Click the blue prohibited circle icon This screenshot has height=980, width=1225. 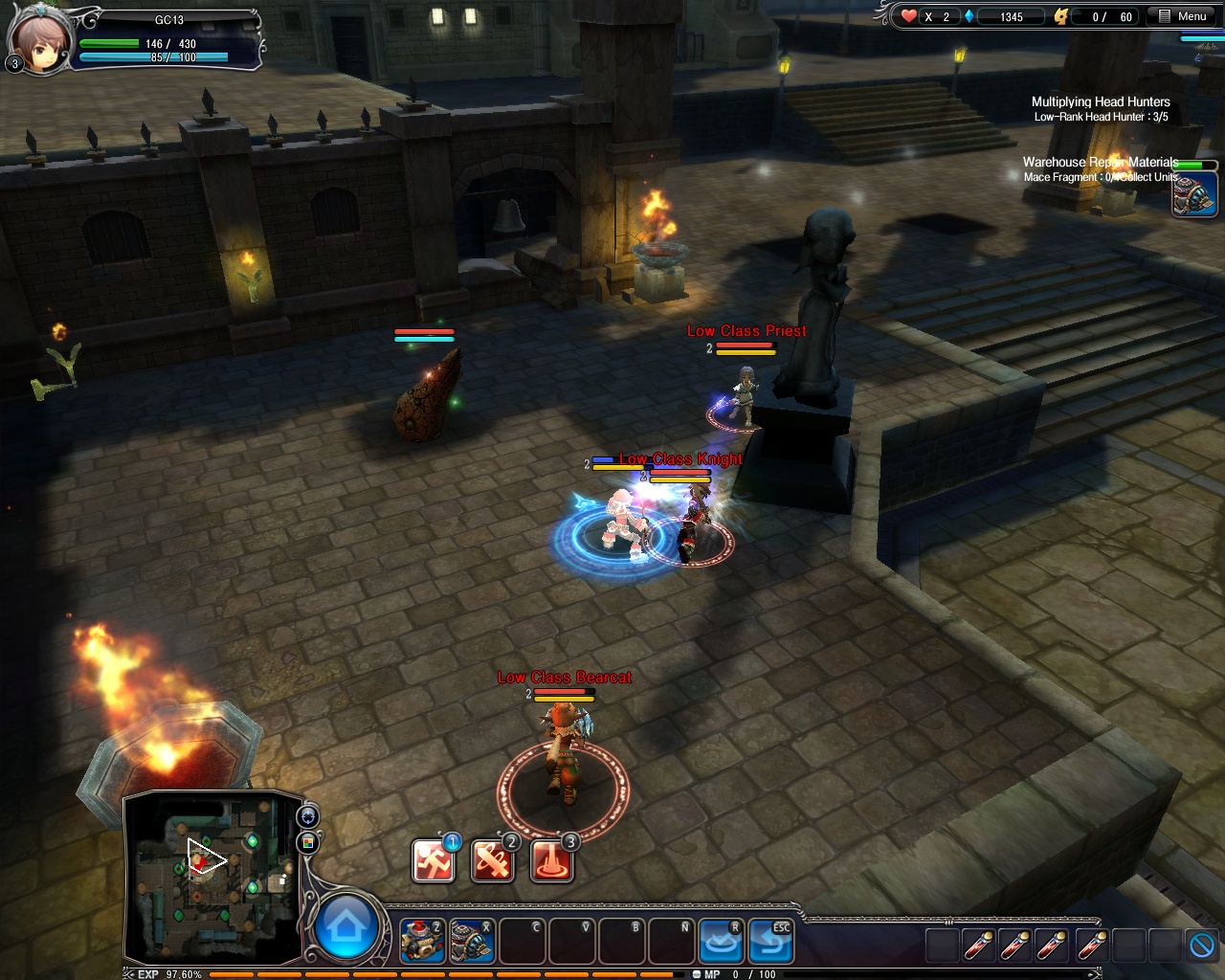tap(1203, 946)
